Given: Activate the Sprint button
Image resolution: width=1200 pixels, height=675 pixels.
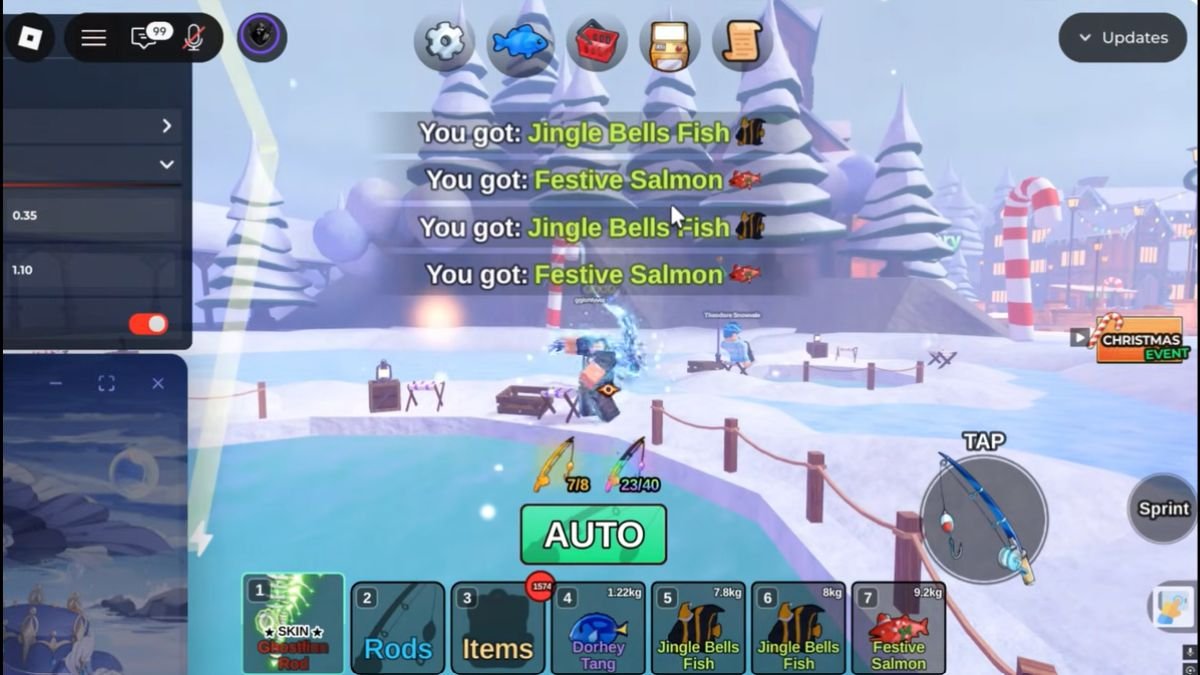Looking at the screenshot, I should [1164, 509].
